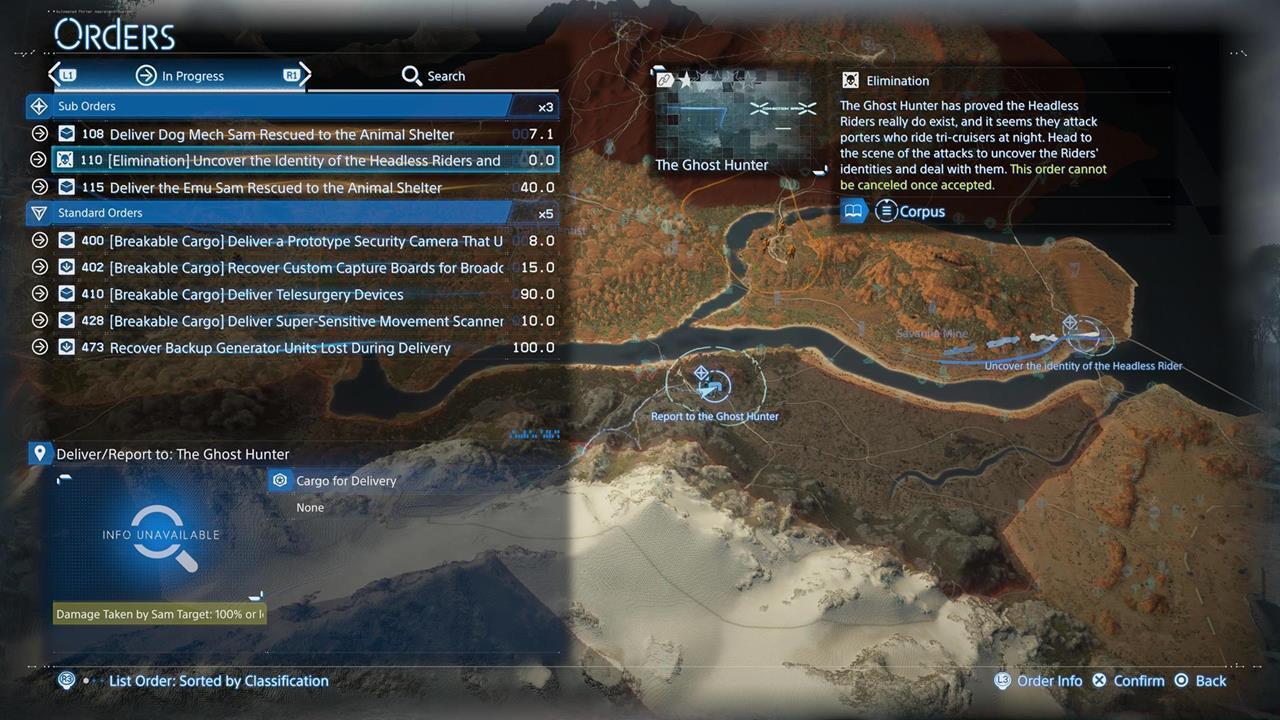Click the location pin beside Deliver/Report to header
This screenshot has width=1280, height=720.
40,453
